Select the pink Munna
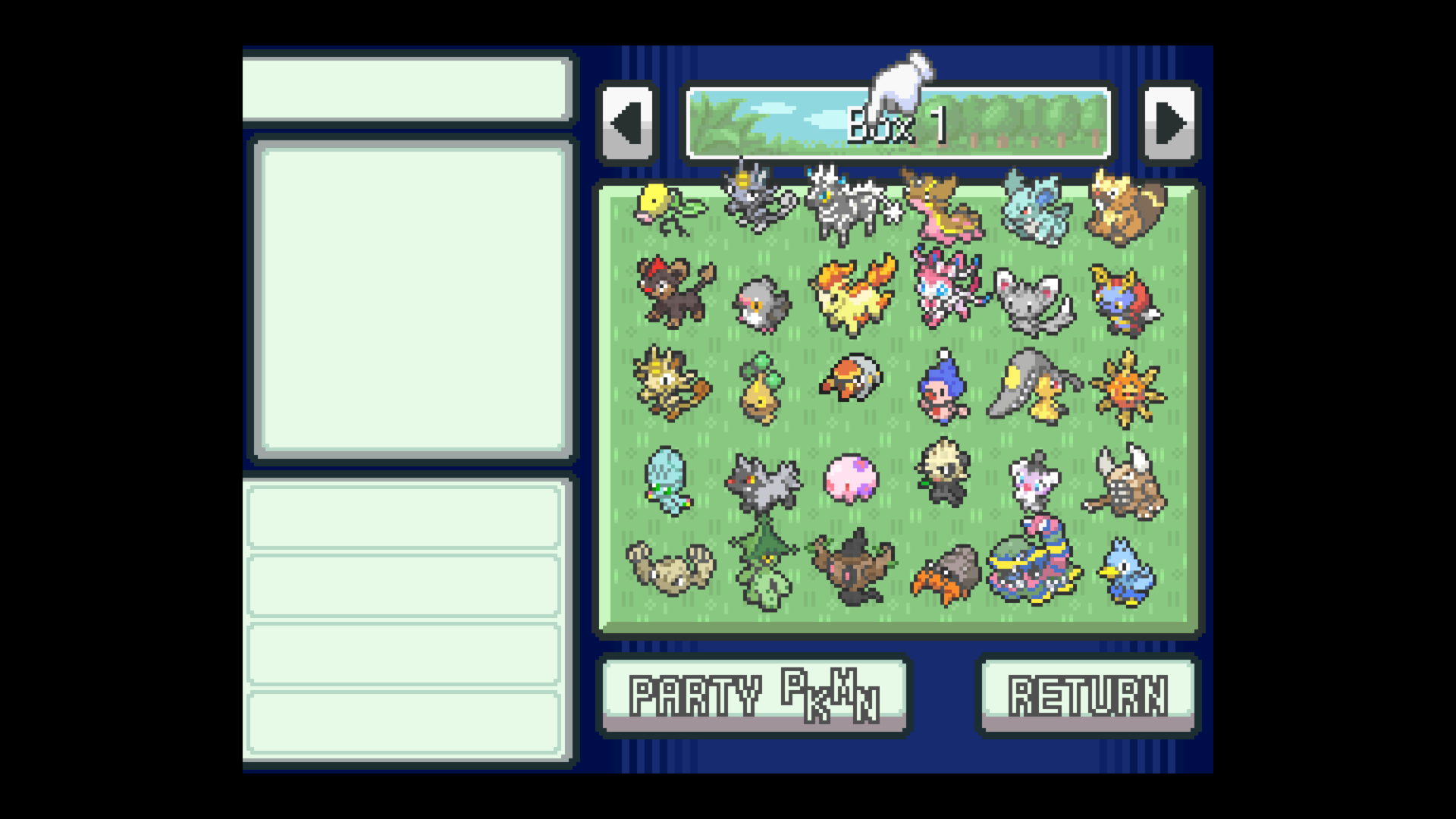 (851, 479)
